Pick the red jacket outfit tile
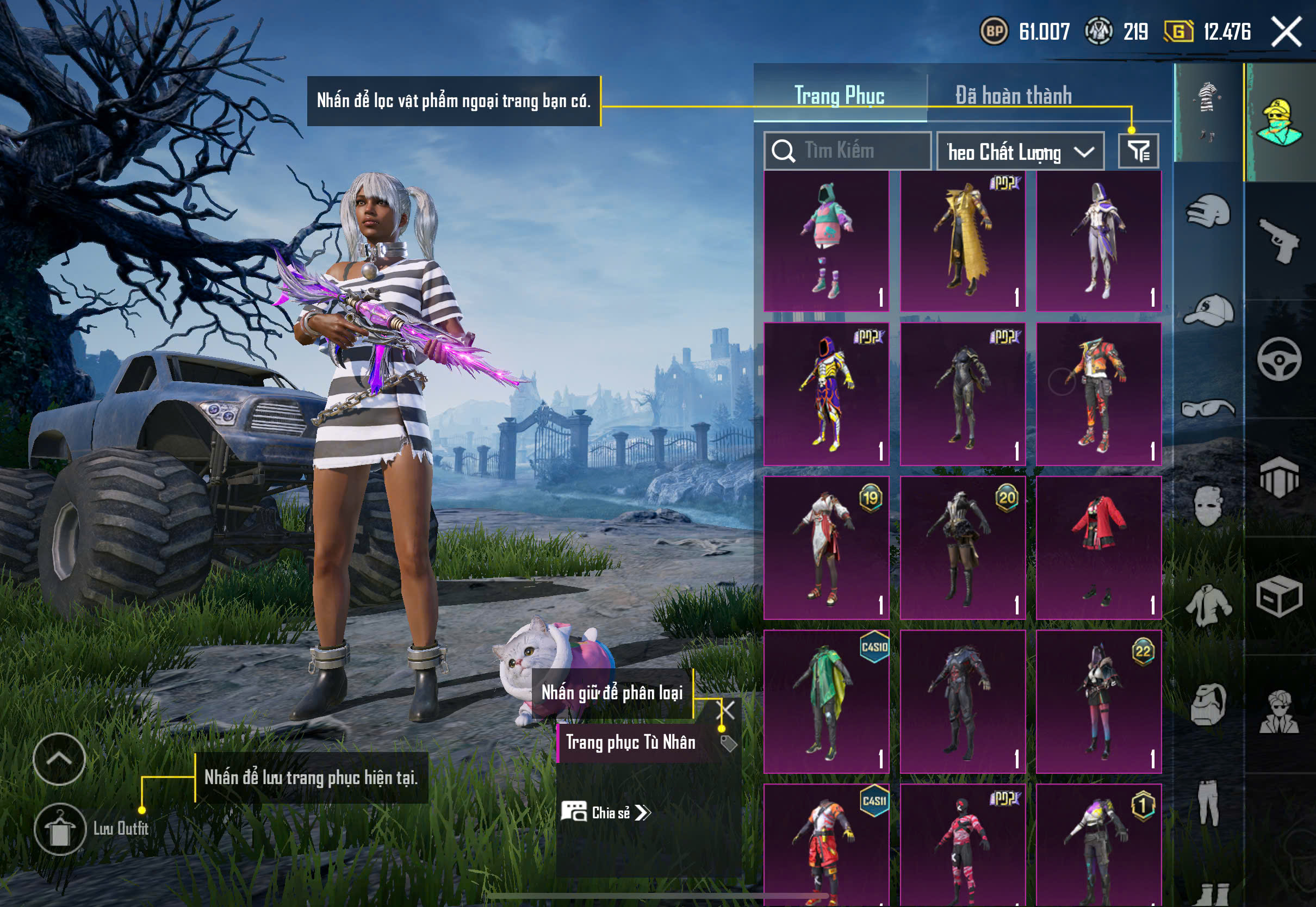Viewport: 1316px width, 907px height. [x=1098, y=548]
